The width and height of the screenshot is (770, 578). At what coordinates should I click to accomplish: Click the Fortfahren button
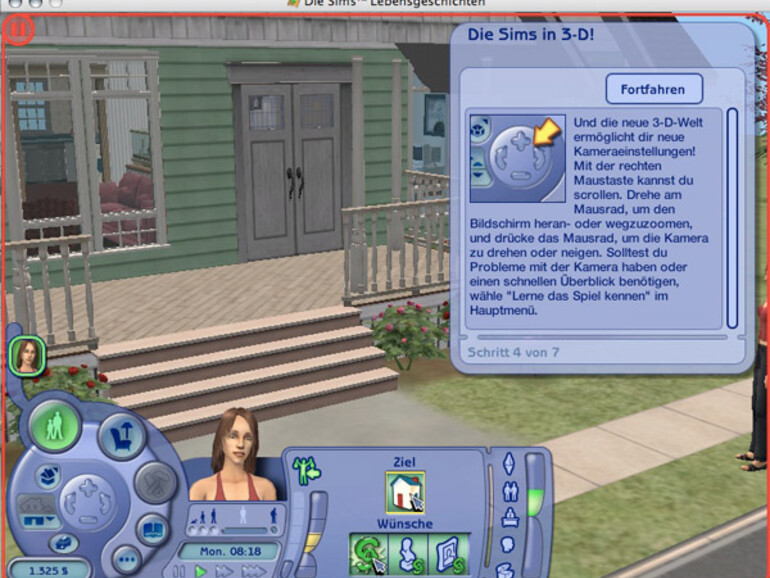(654, 89)
